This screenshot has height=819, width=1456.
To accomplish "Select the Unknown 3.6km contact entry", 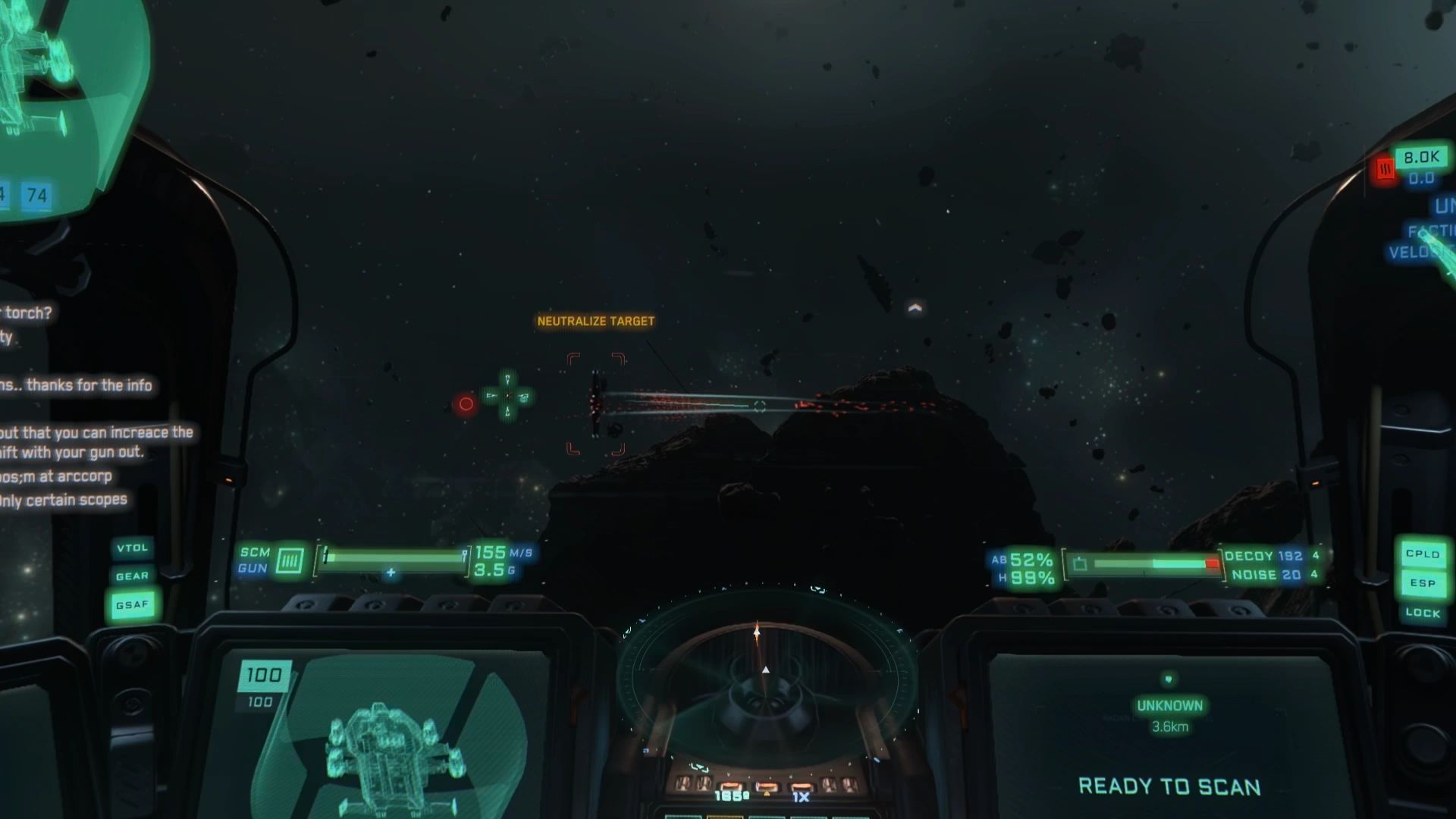I will (1169, 714).
